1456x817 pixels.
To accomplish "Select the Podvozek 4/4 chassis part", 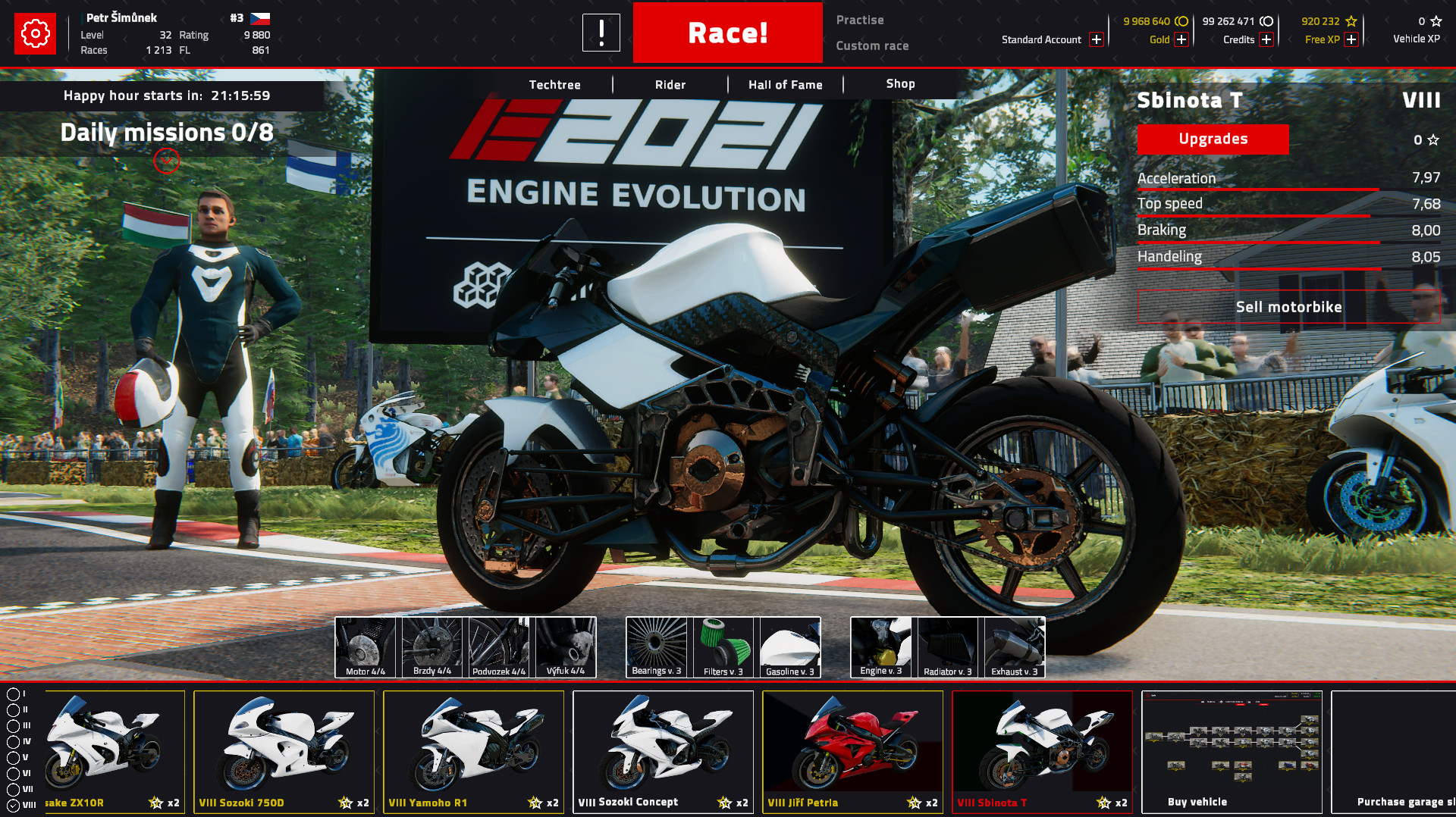I will point(497,646).
